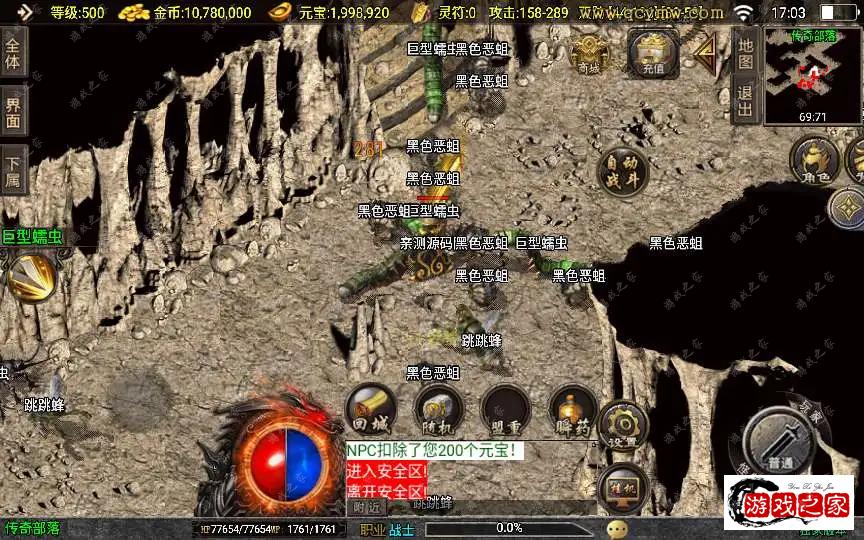Use the 瞬药 instant potion

point(573,408)
